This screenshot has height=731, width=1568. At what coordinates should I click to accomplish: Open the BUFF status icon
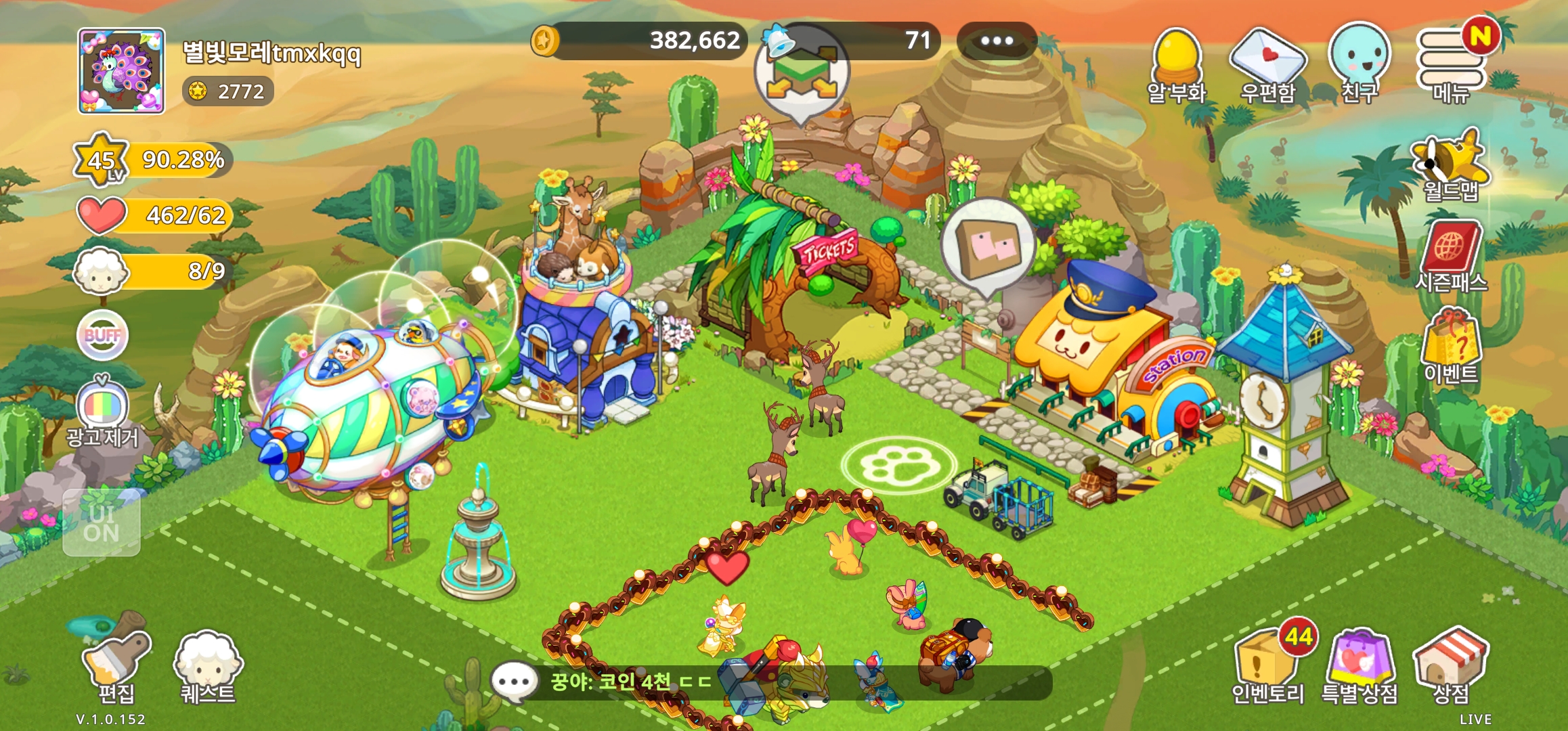coord(102,335)
